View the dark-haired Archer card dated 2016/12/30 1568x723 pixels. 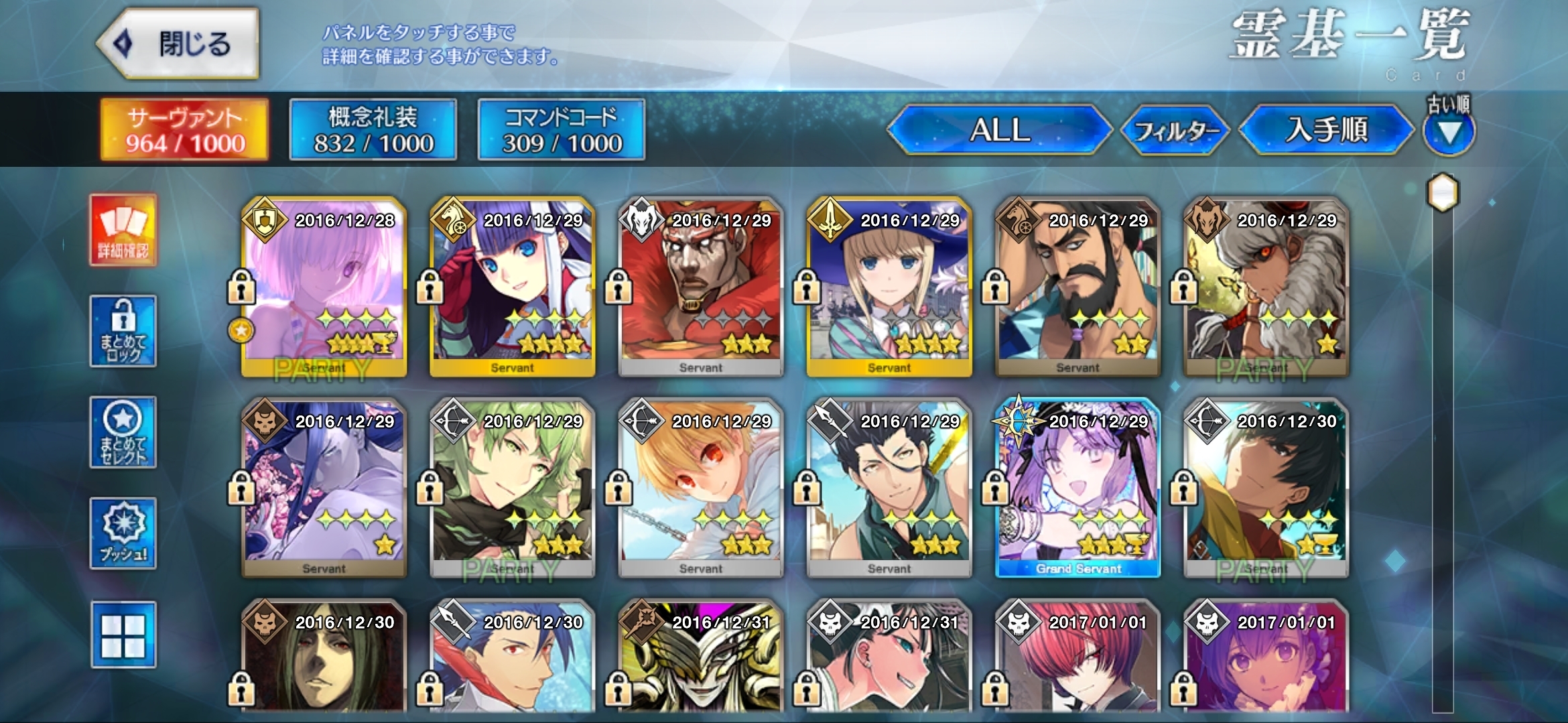[x=1266, y=487]
